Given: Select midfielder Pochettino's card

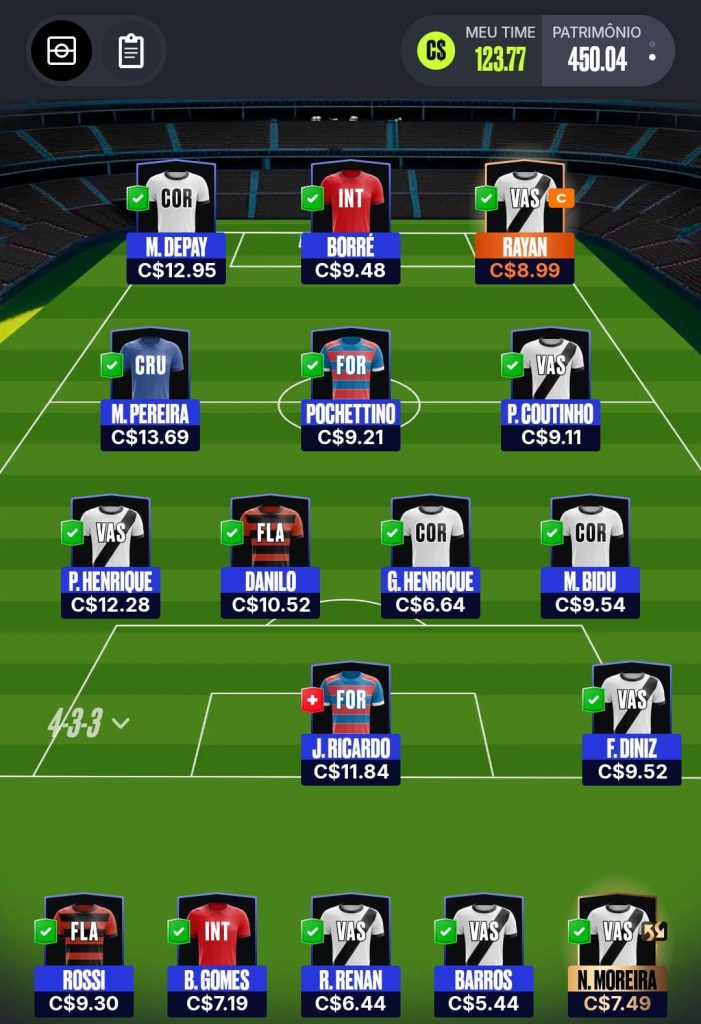Looking at the screenshot, I should pyautogui.click(x=350, y=388).
